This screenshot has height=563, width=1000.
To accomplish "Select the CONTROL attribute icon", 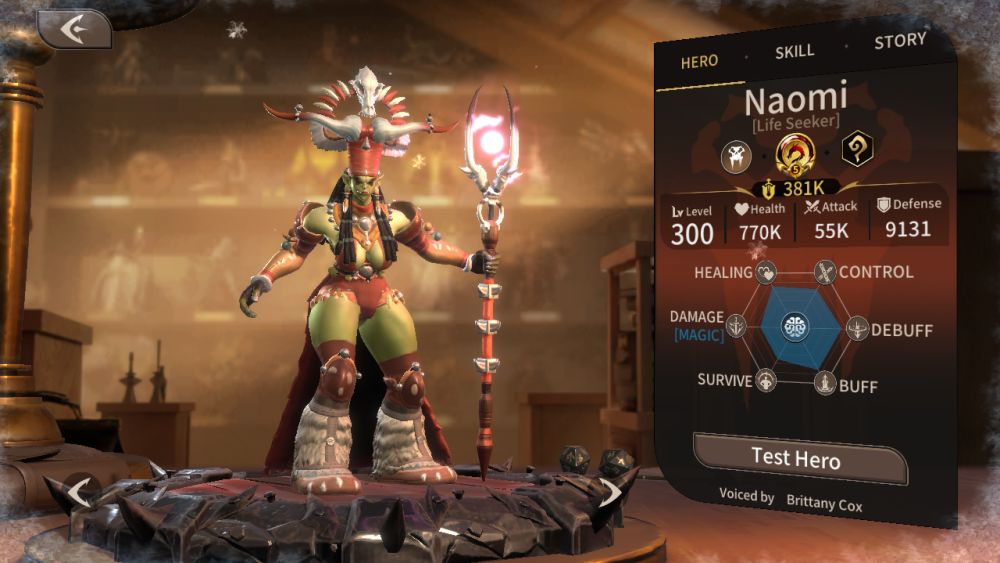I will [825, 271].
